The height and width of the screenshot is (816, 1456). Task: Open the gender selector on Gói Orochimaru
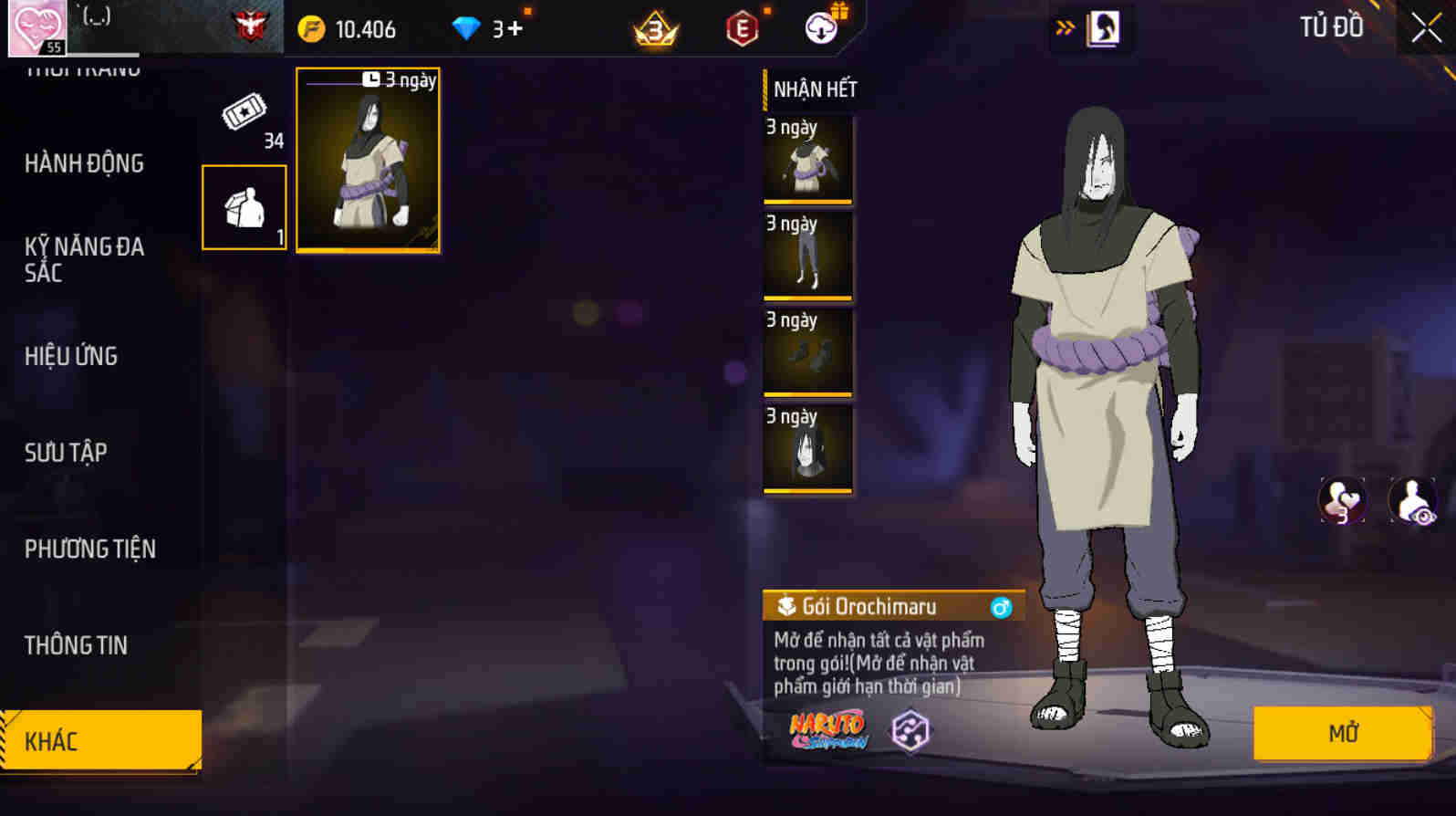[1001, 605]
